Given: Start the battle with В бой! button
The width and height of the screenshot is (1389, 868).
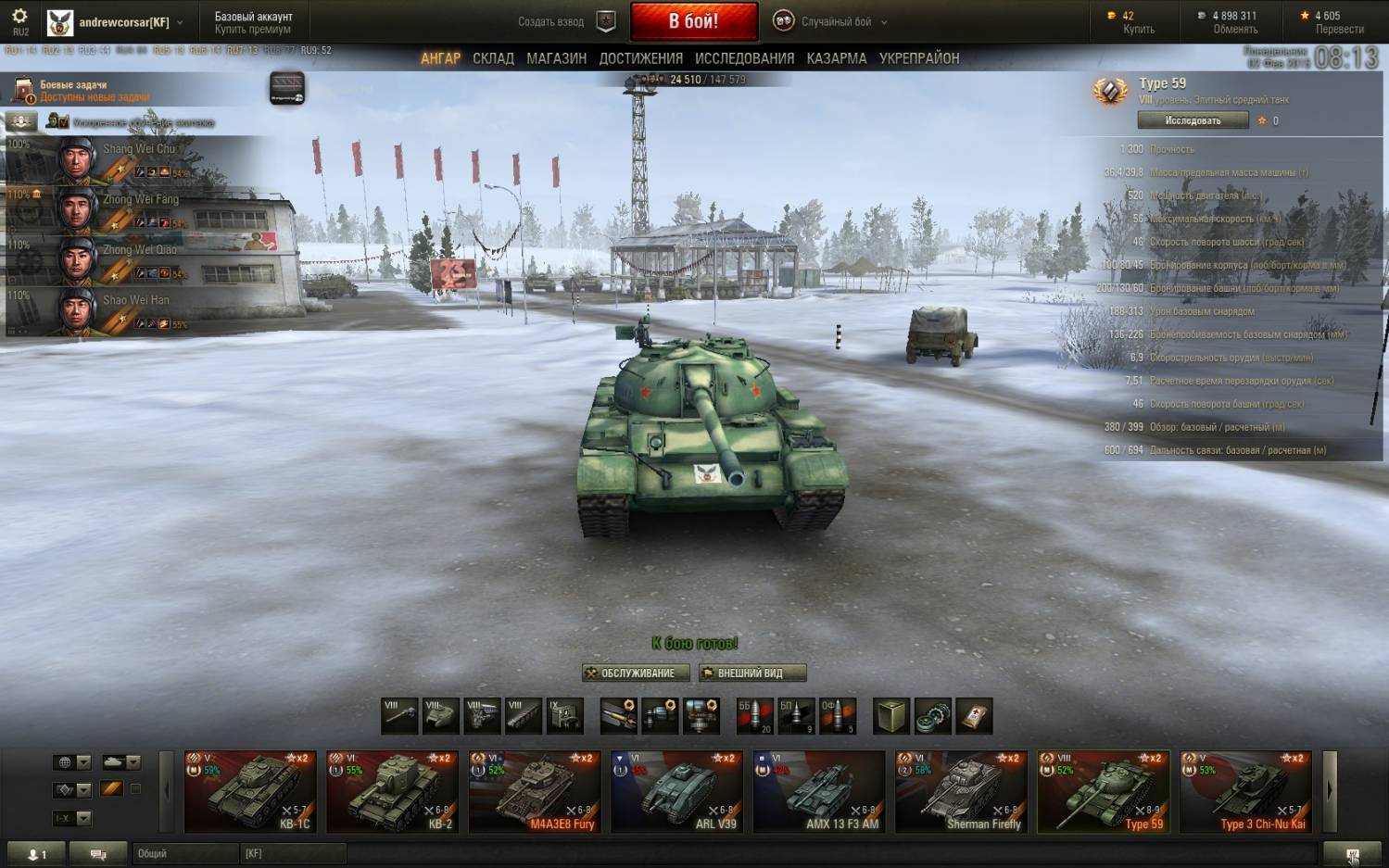Looking at the screenshot, I should coord(693,21).
